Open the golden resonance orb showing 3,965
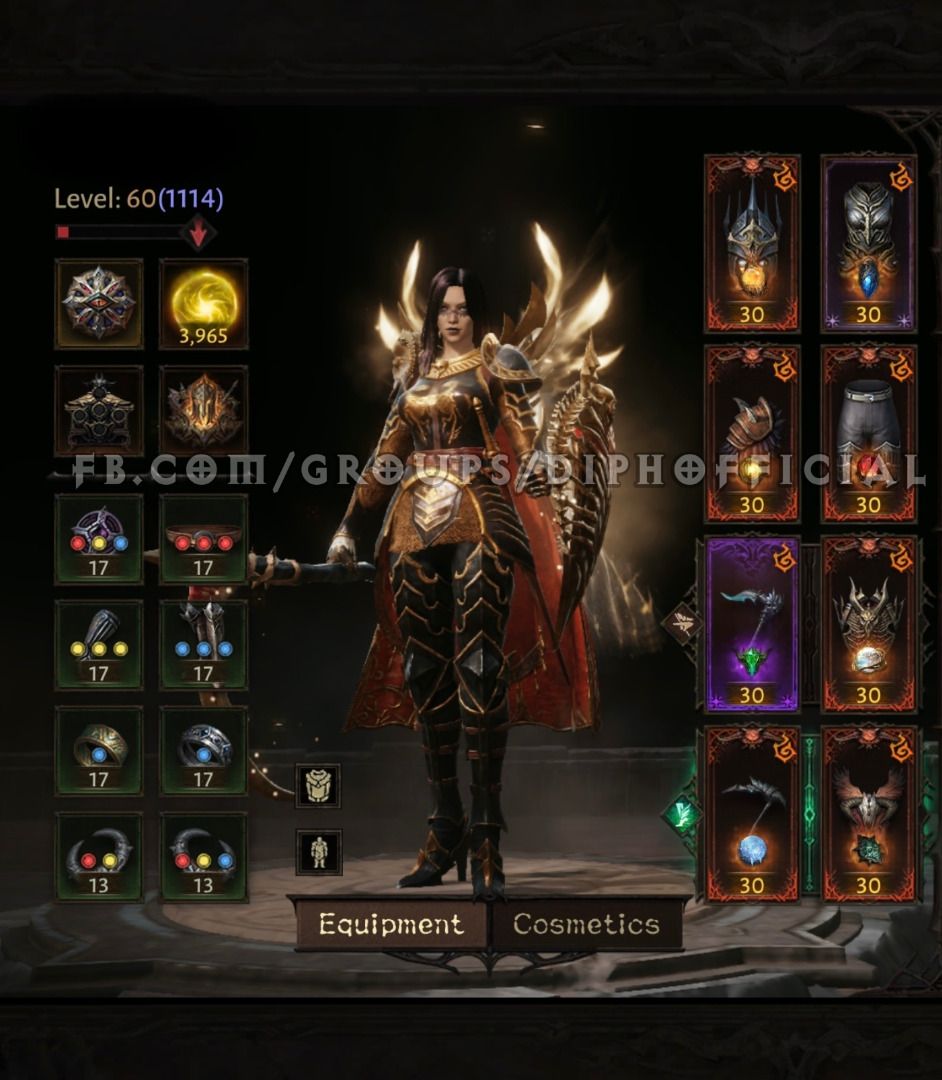Image resolution: width=942 pixels, height=1080 pixels. [204, 304]
